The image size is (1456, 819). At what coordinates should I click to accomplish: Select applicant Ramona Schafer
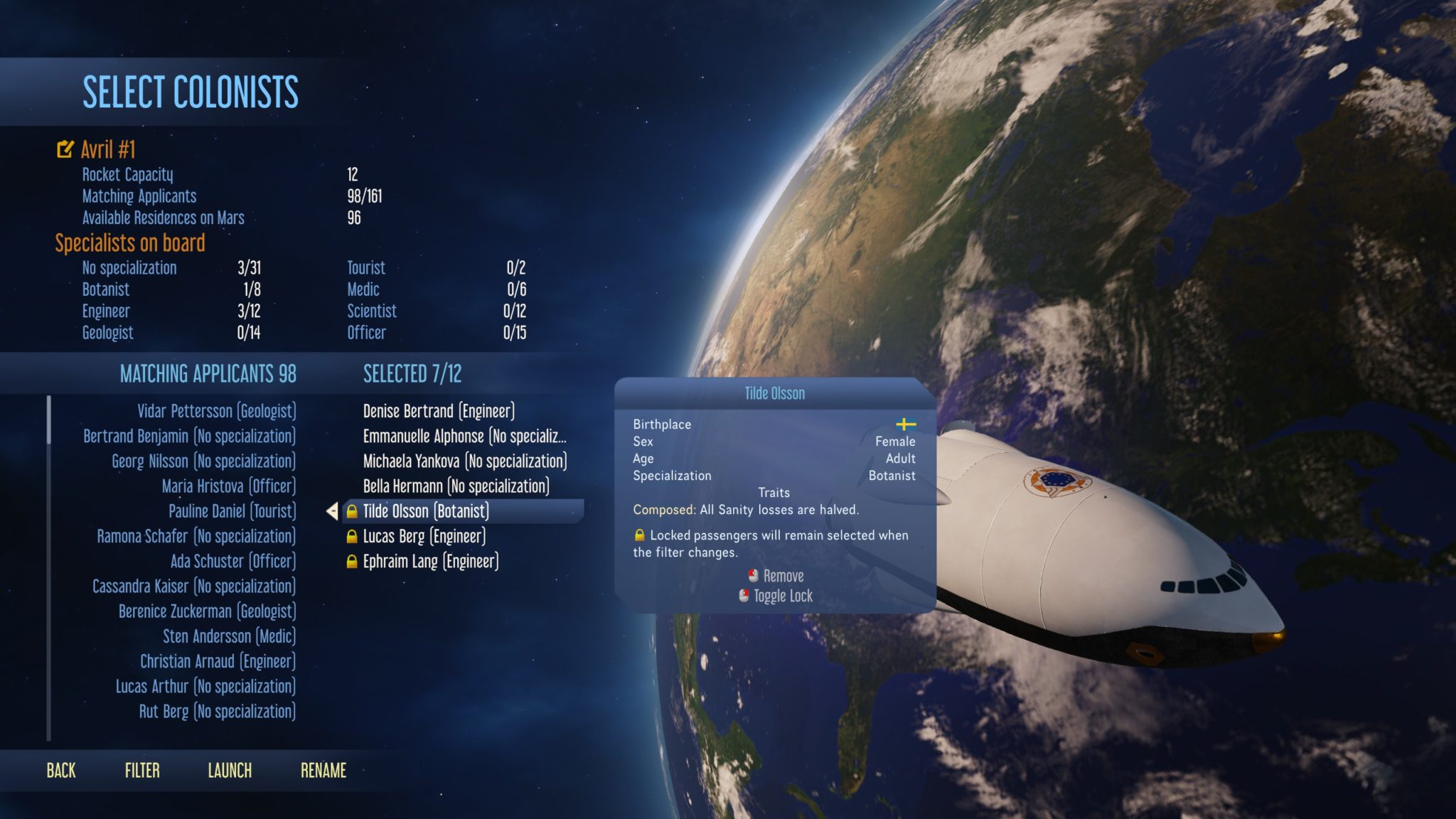point(196,536)
